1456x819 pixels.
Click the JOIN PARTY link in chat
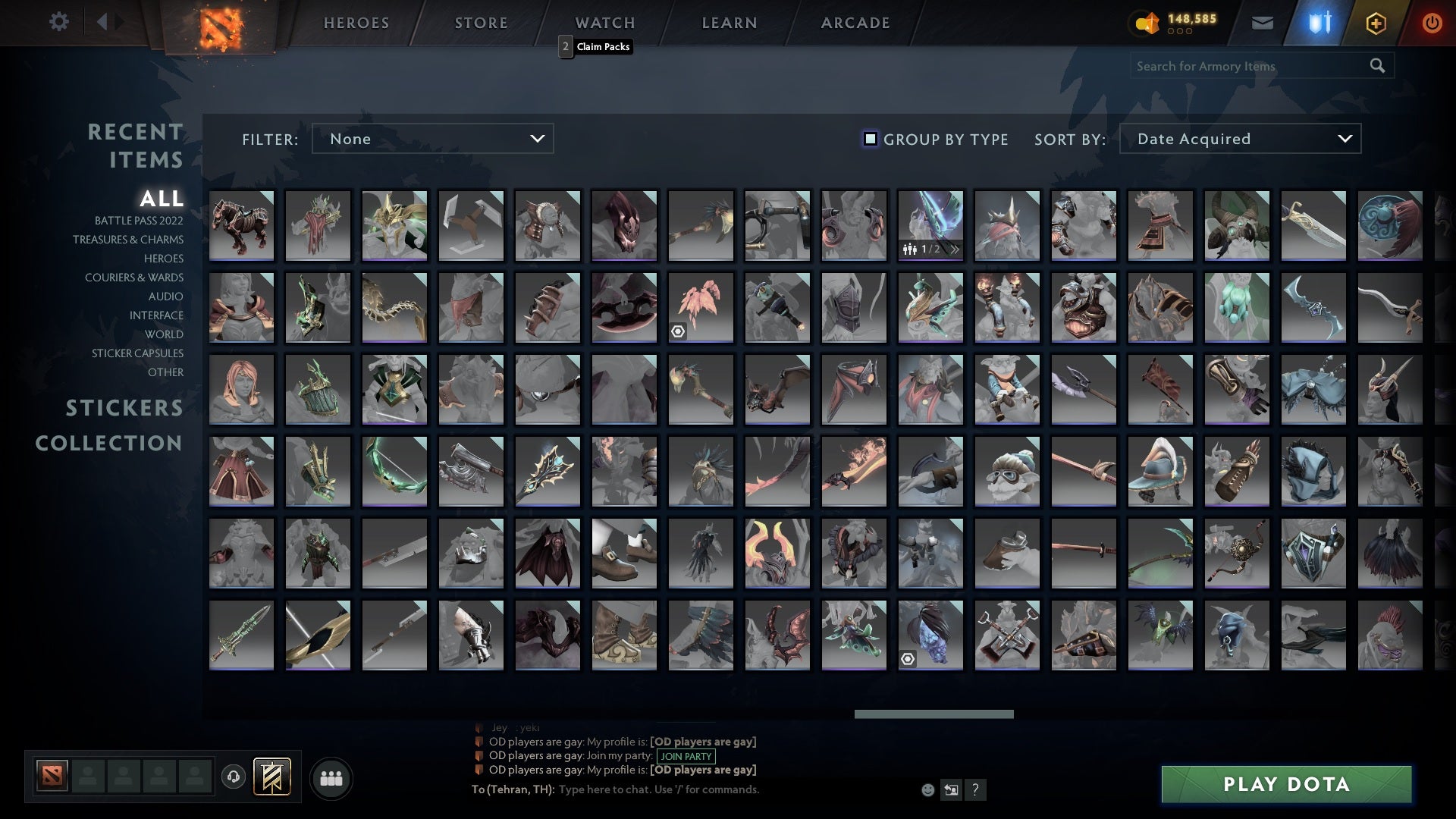point(685,756)
